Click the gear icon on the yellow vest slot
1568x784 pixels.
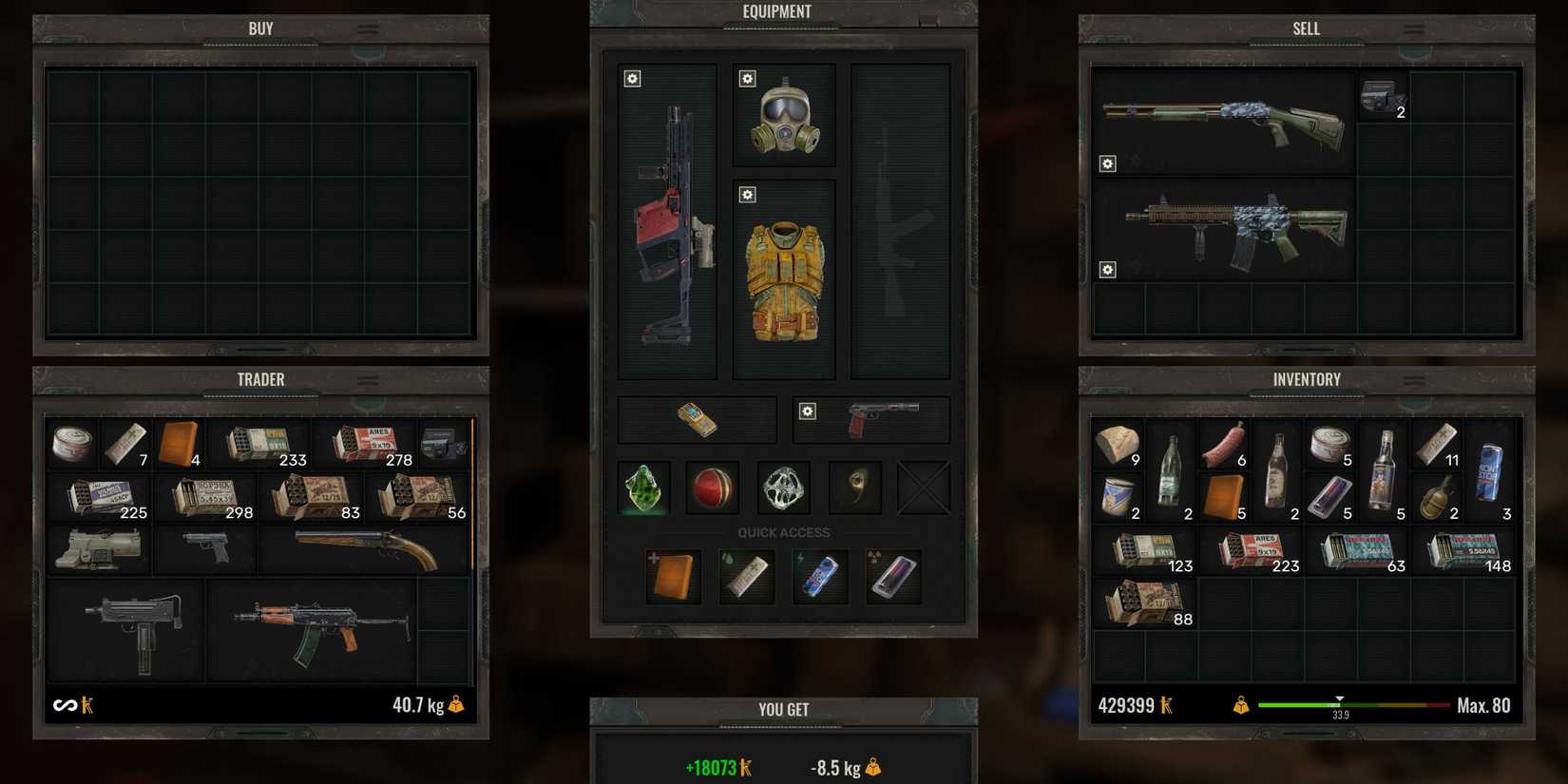[x=748, y=194]
